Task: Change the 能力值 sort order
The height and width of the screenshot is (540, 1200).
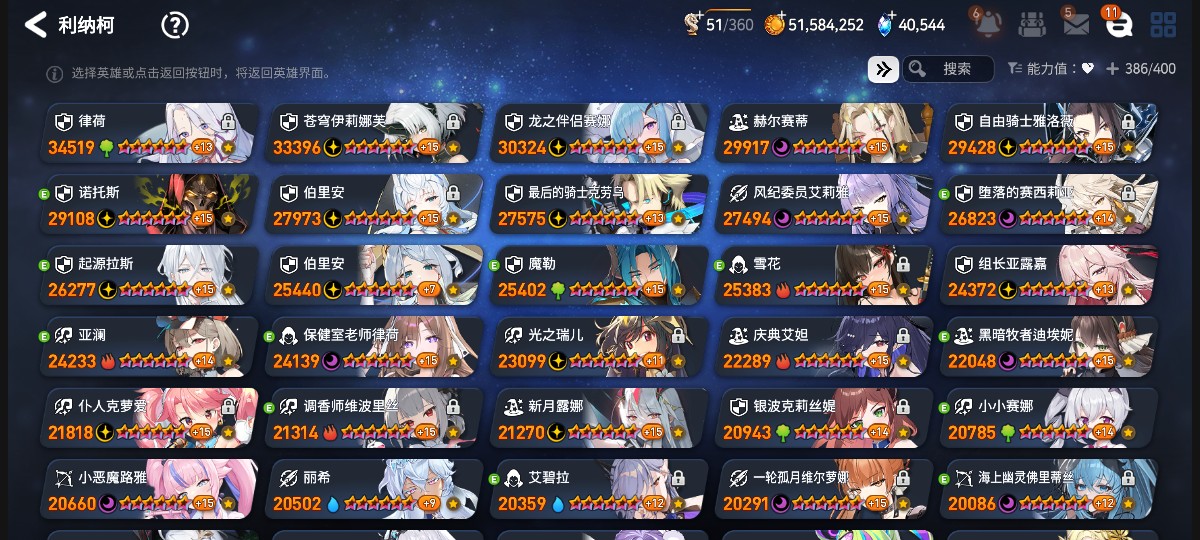Action: (1050, 69)
